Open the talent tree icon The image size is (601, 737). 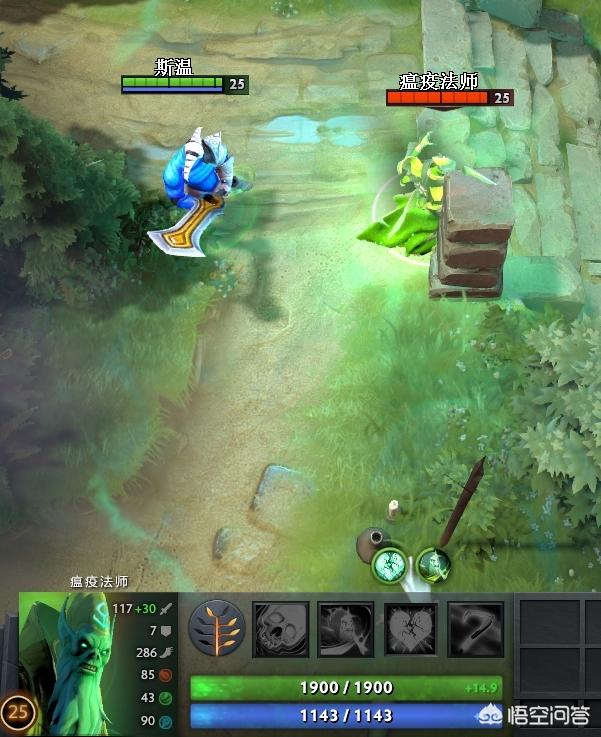click(x=217, y=629)
